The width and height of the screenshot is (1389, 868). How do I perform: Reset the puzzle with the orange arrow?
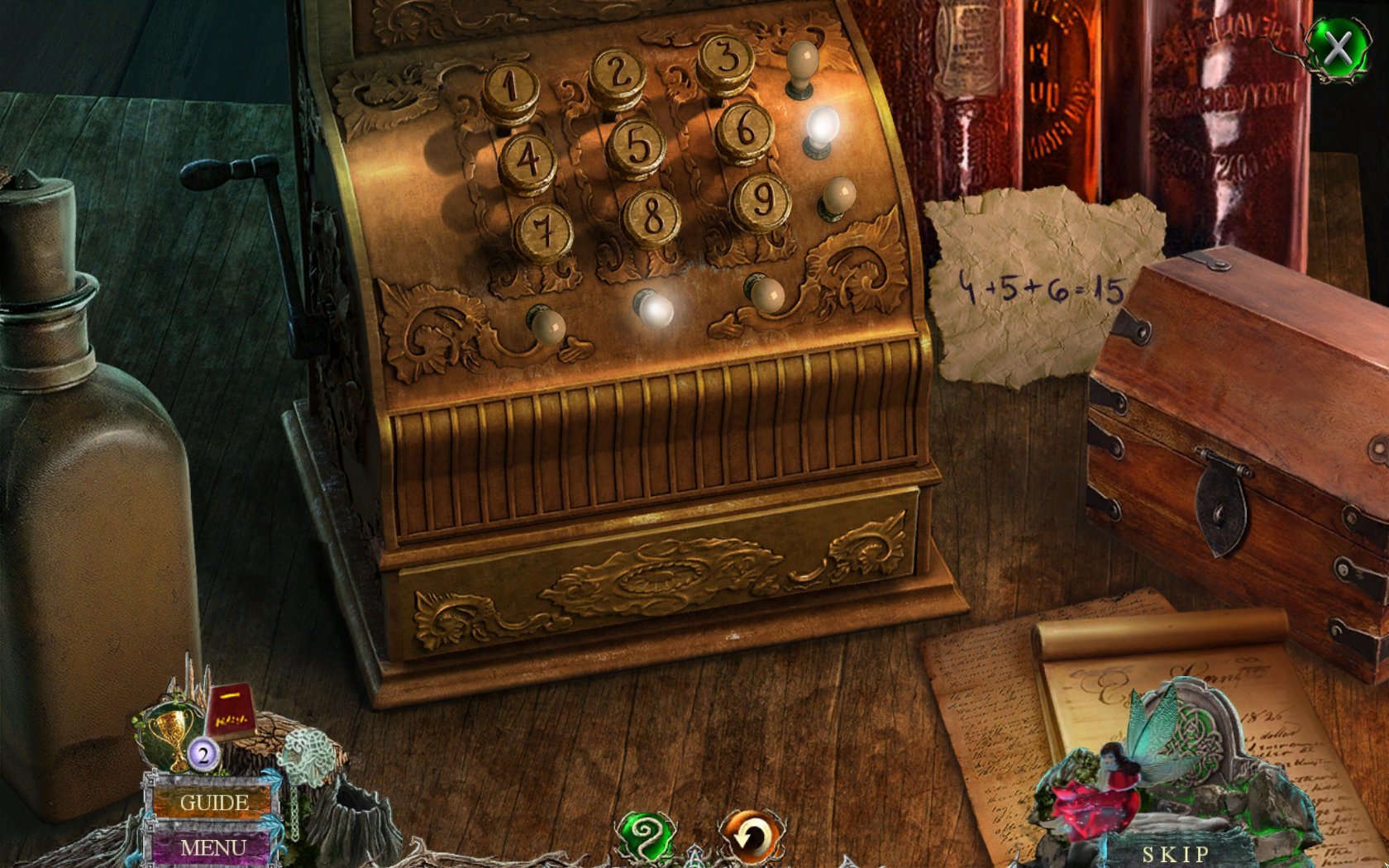tap(750, 837)
